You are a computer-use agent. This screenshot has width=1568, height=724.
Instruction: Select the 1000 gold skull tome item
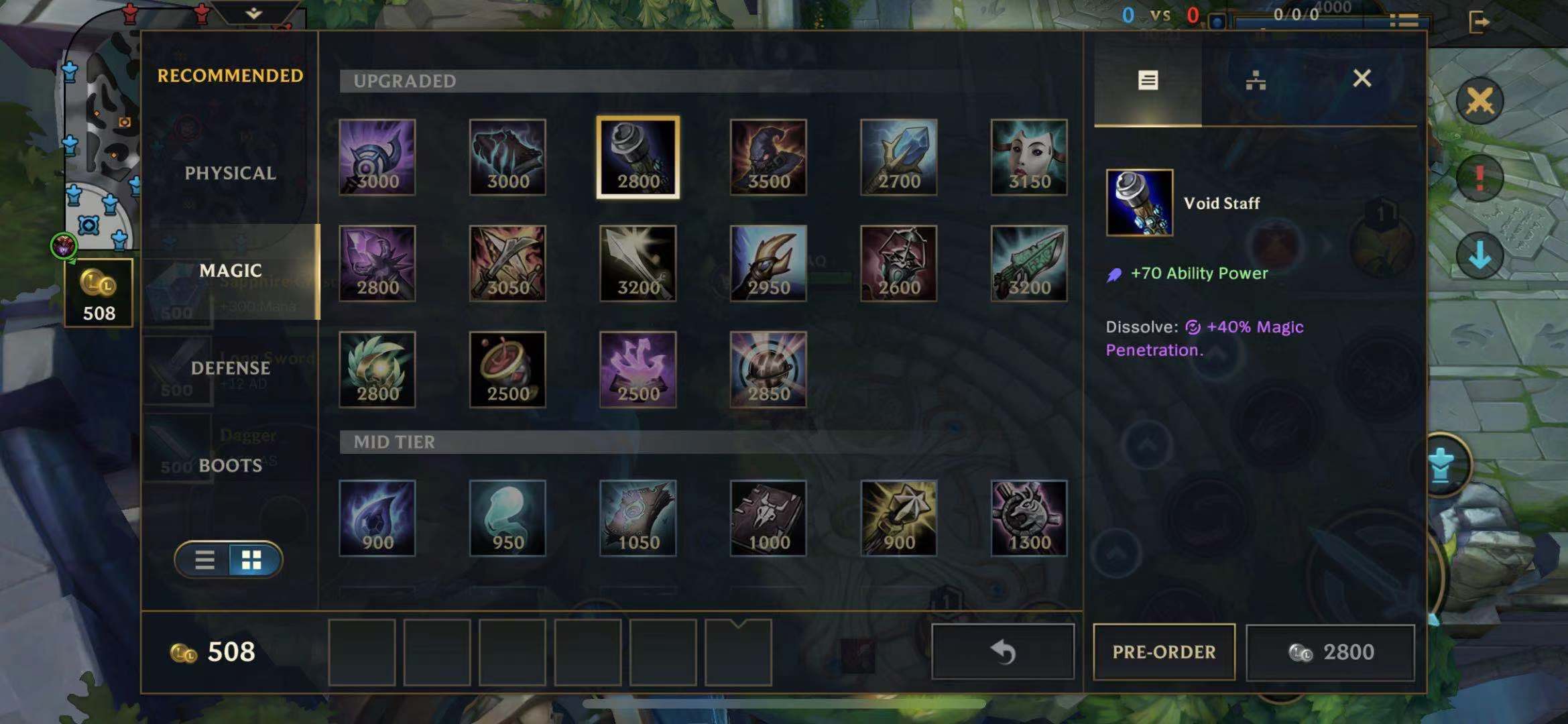tap(768, 518)
